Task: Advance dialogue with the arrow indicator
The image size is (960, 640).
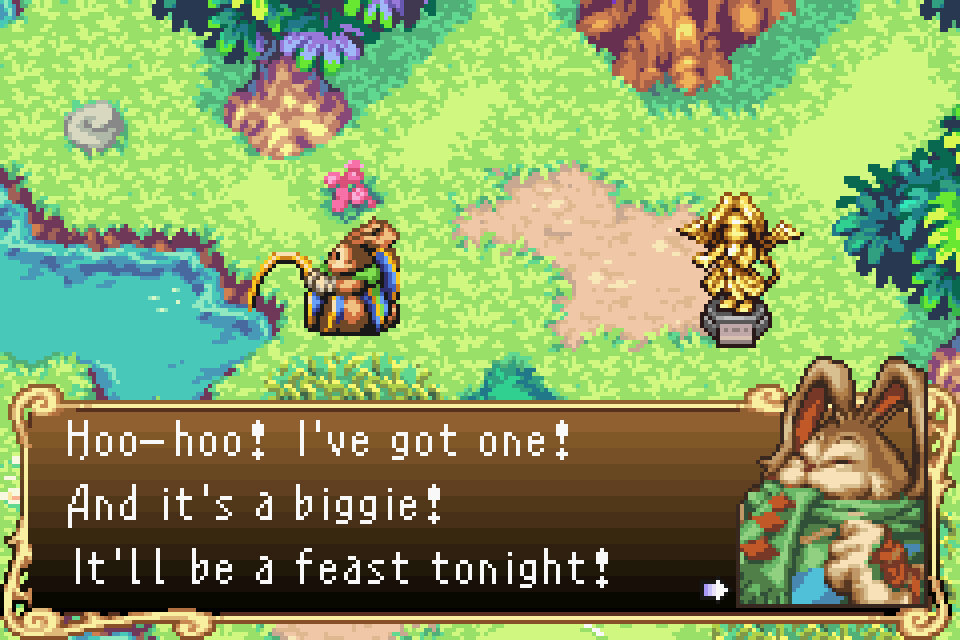Action: coord(716,590)
